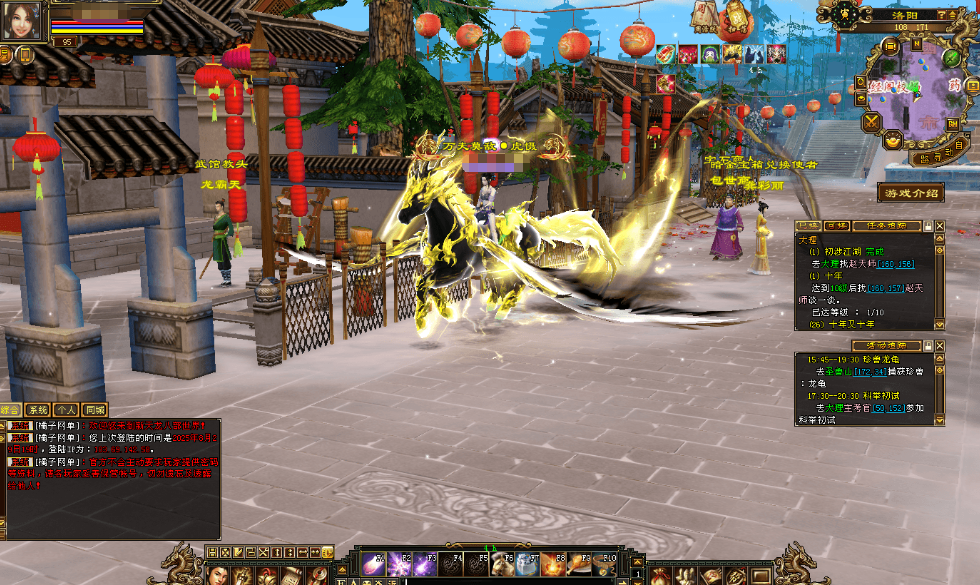Click the green leaf button on minimap

952,60
